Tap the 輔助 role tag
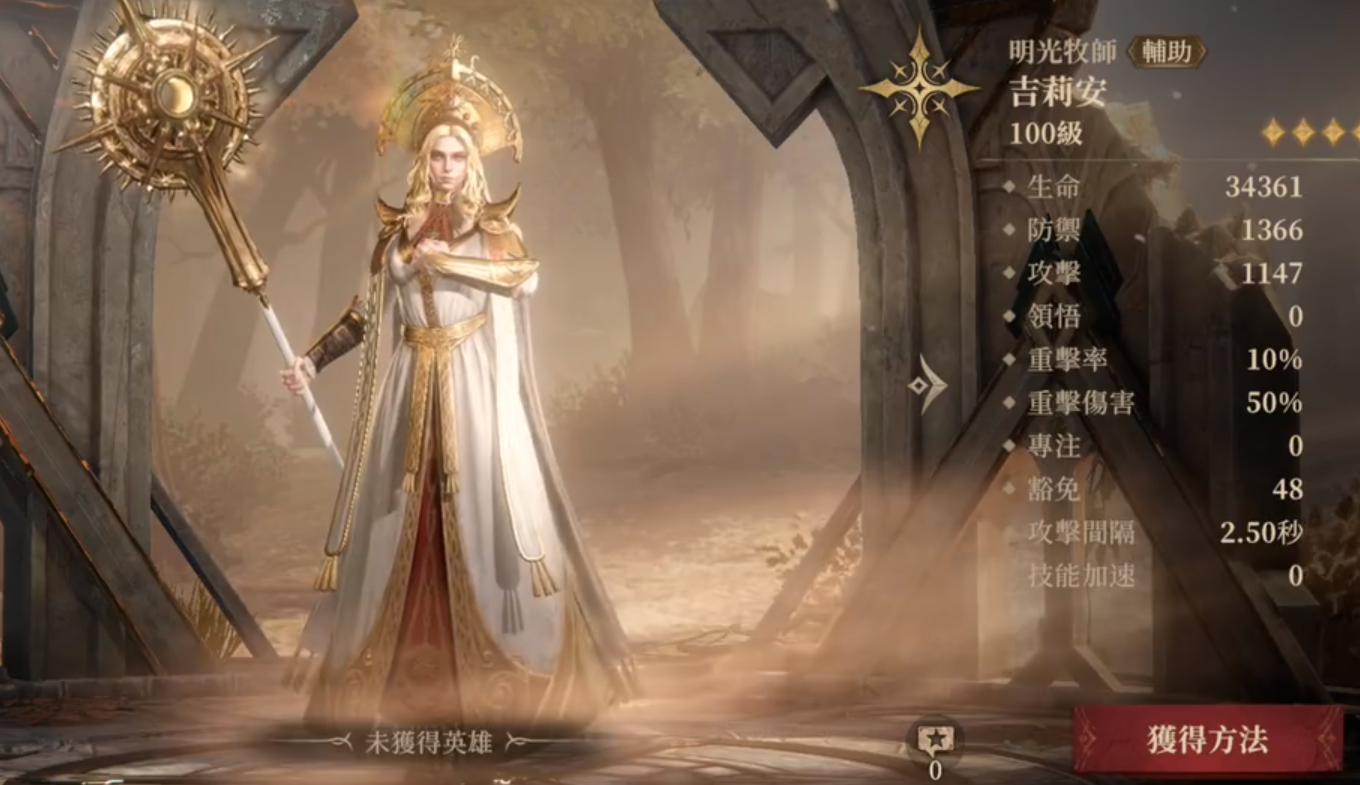This screenshot has height=785, width=1360. pyautogui.click(x=1166, y=52)
